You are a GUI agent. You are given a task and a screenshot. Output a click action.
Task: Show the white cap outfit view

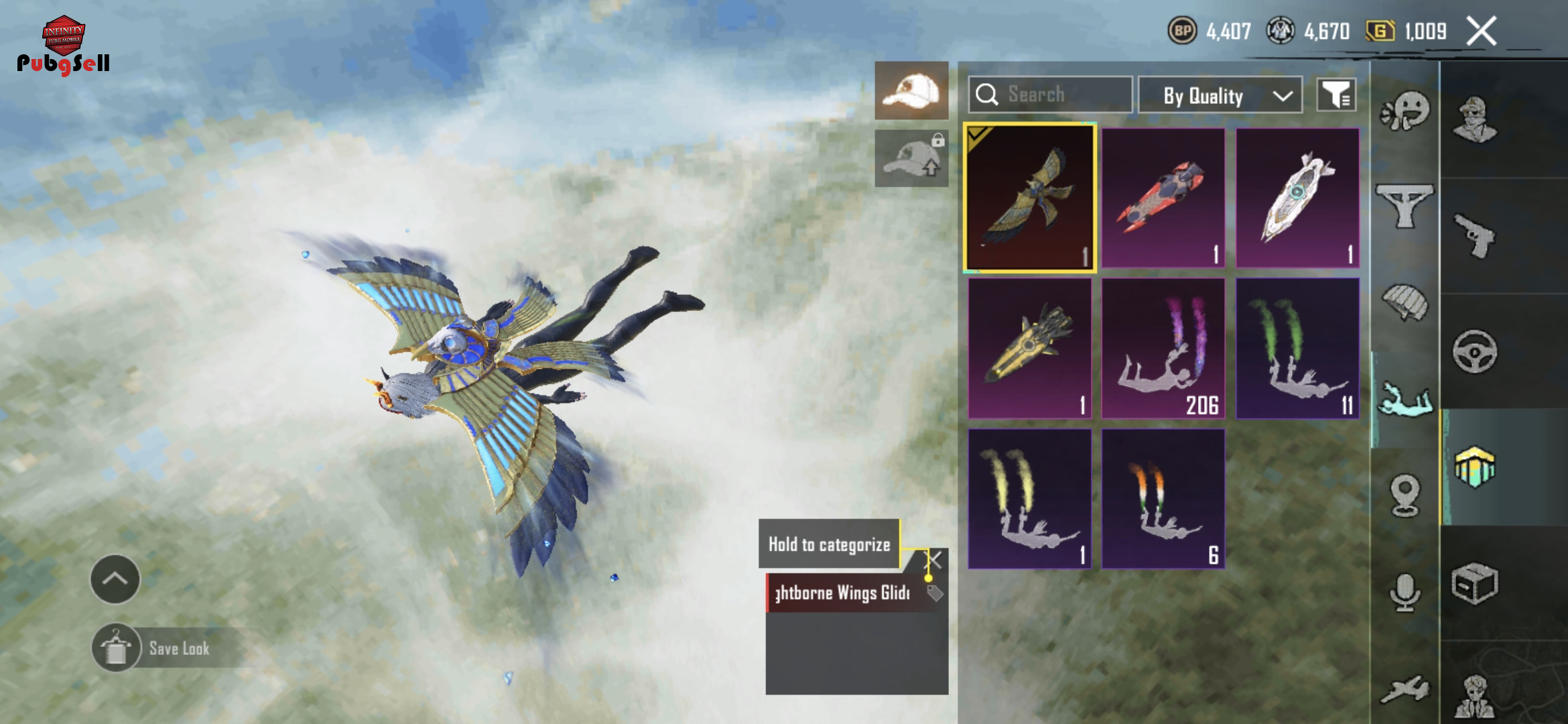pos(911,90)
